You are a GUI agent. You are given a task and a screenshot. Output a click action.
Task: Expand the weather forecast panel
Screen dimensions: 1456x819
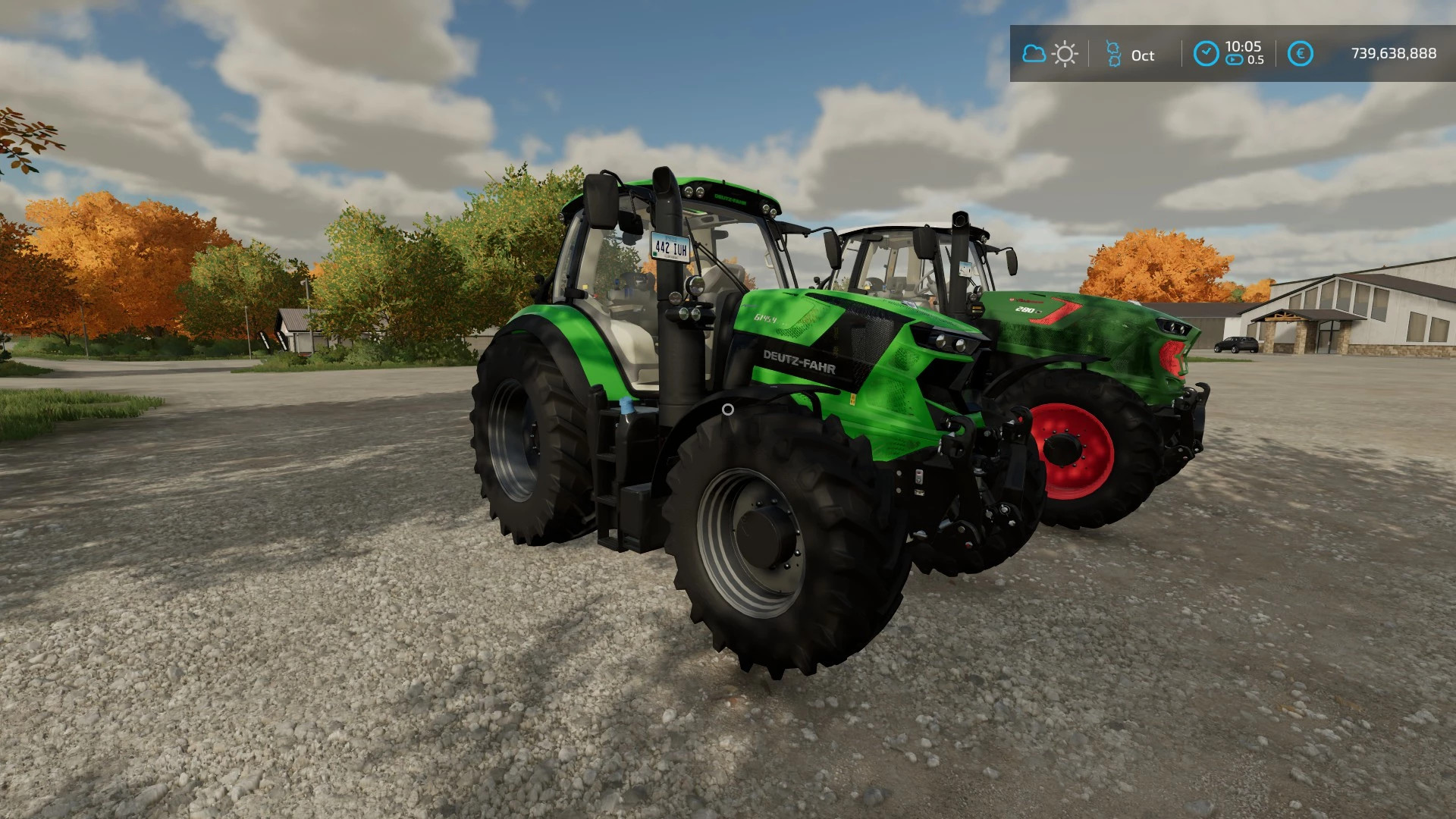[1050, 54]
